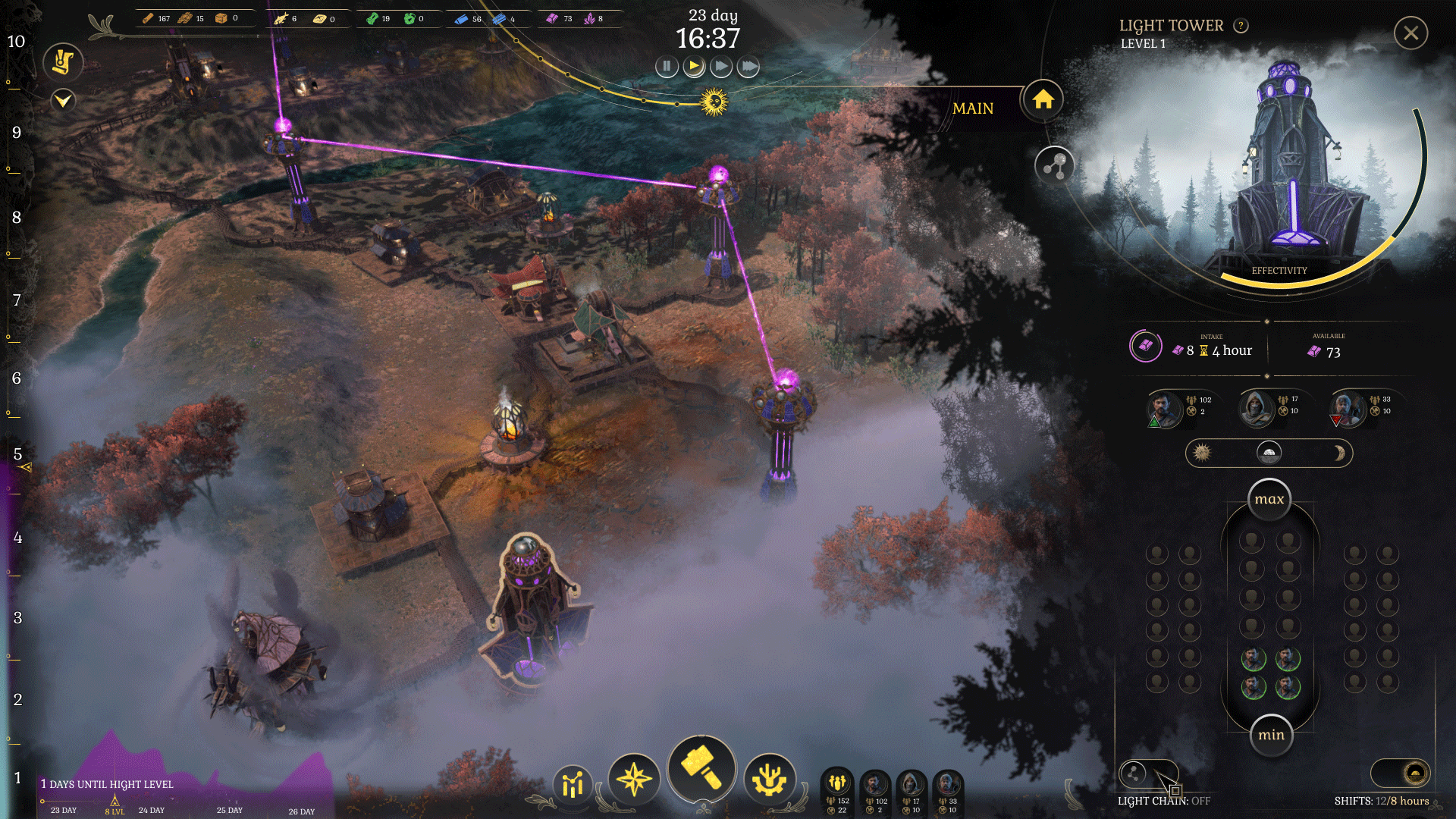Screen dimensions: 1456x819
Task: Pause the game time
Action: tap(667, 67)
